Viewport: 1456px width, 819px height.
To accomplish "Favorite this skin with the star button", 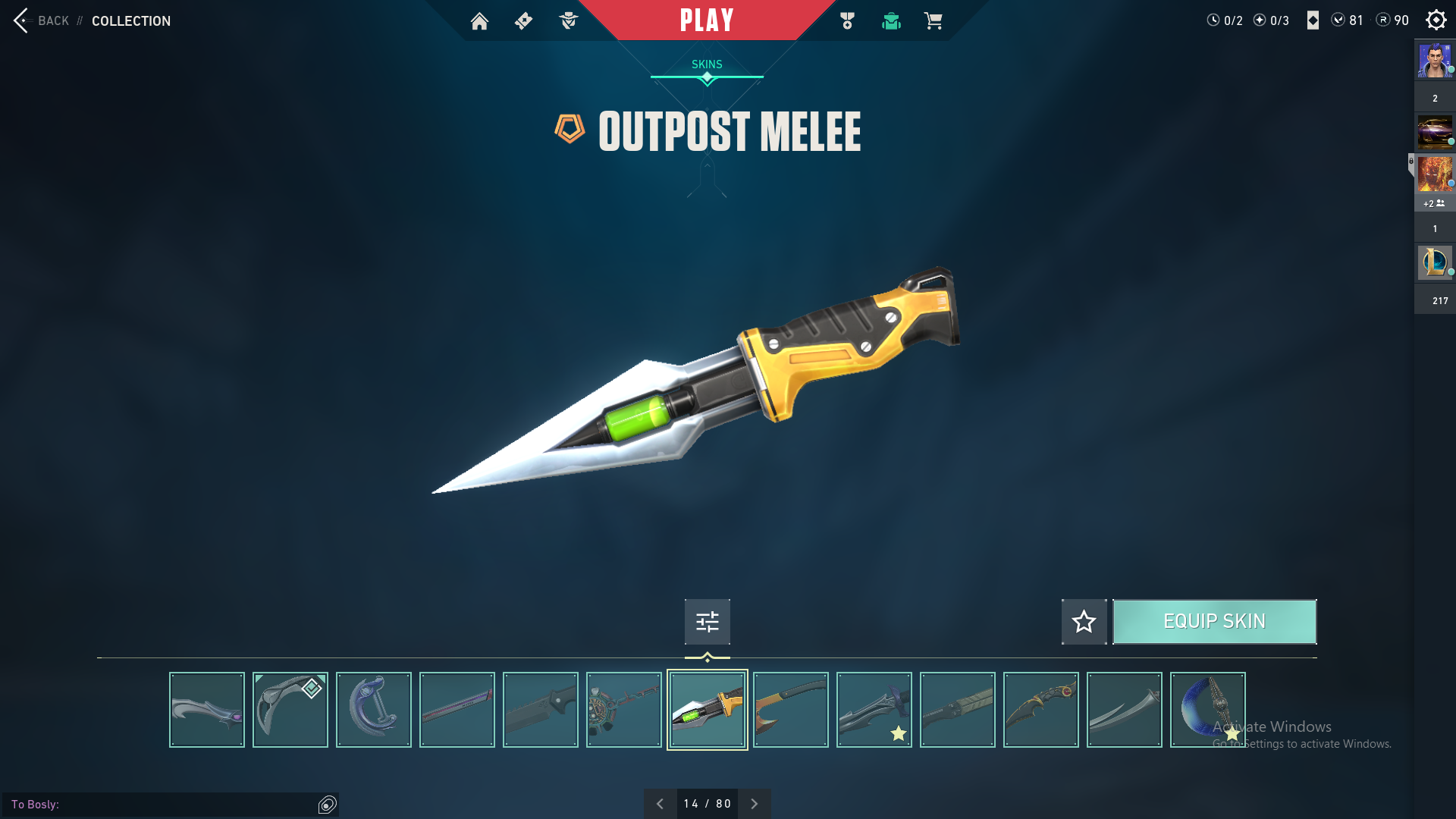I will (1084, 622).
